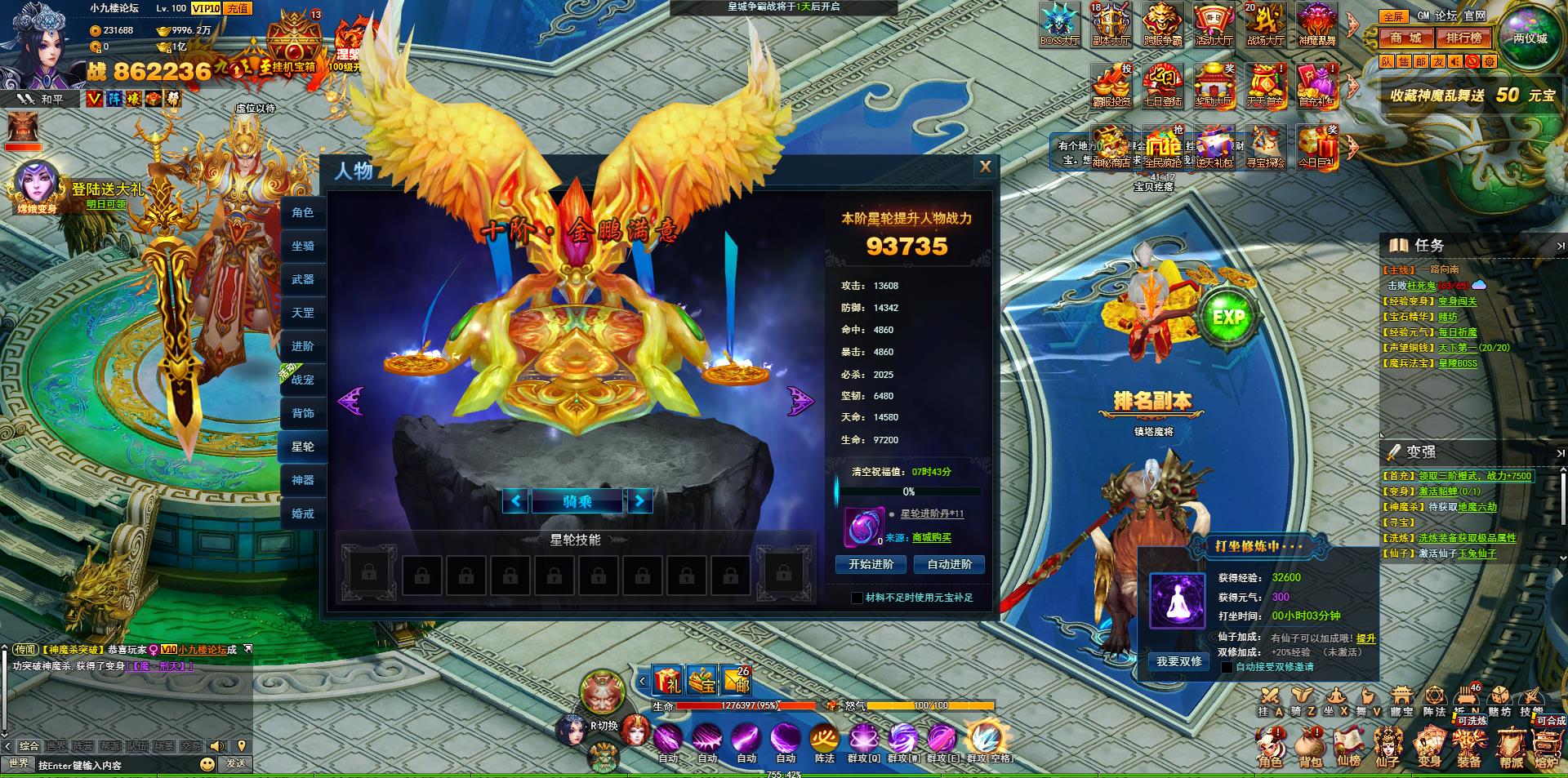Click the 我要双修 dual cultivation button

click(1178, 661)
